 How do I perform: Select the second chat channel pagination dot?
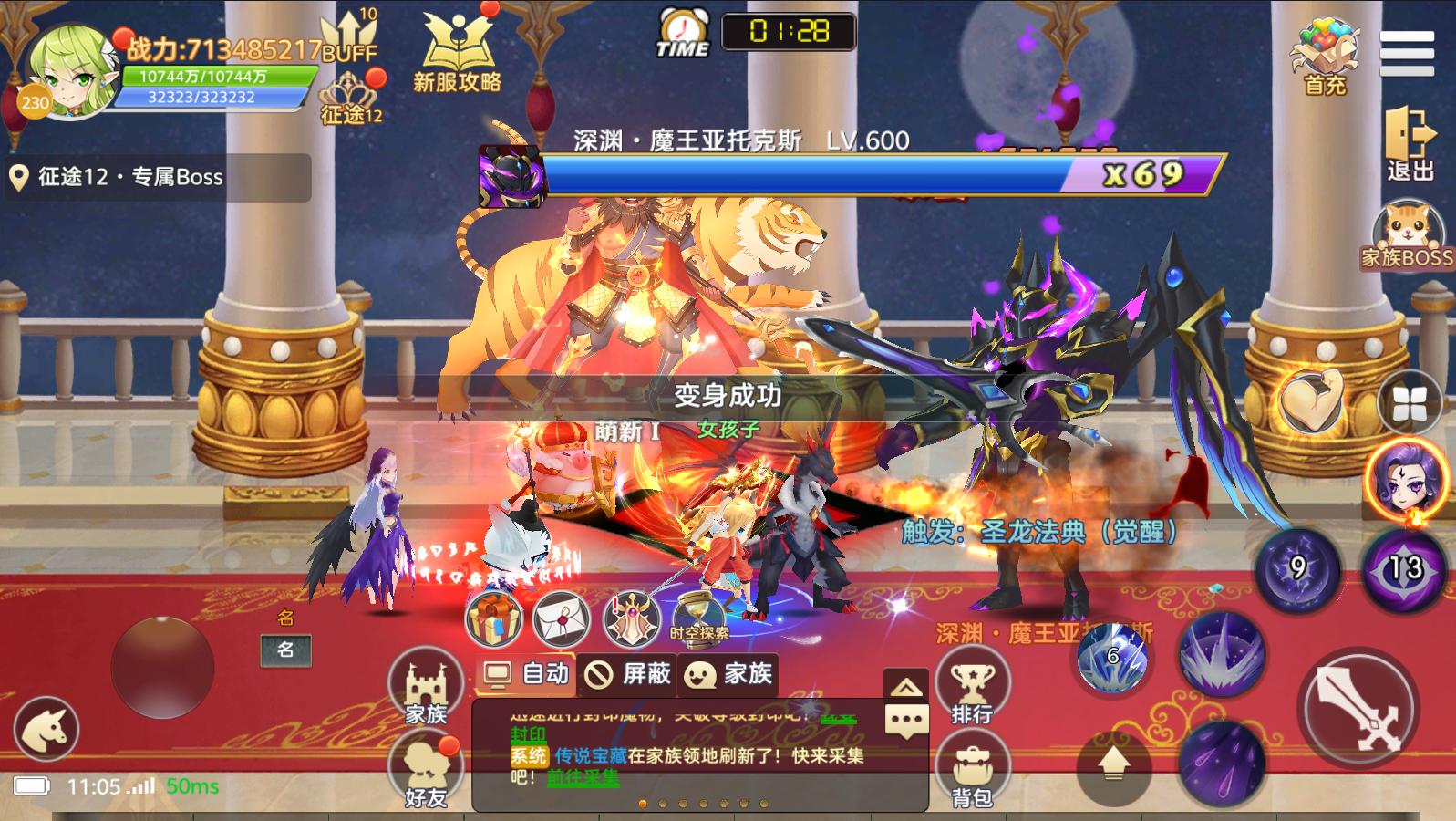coord(663,803)
